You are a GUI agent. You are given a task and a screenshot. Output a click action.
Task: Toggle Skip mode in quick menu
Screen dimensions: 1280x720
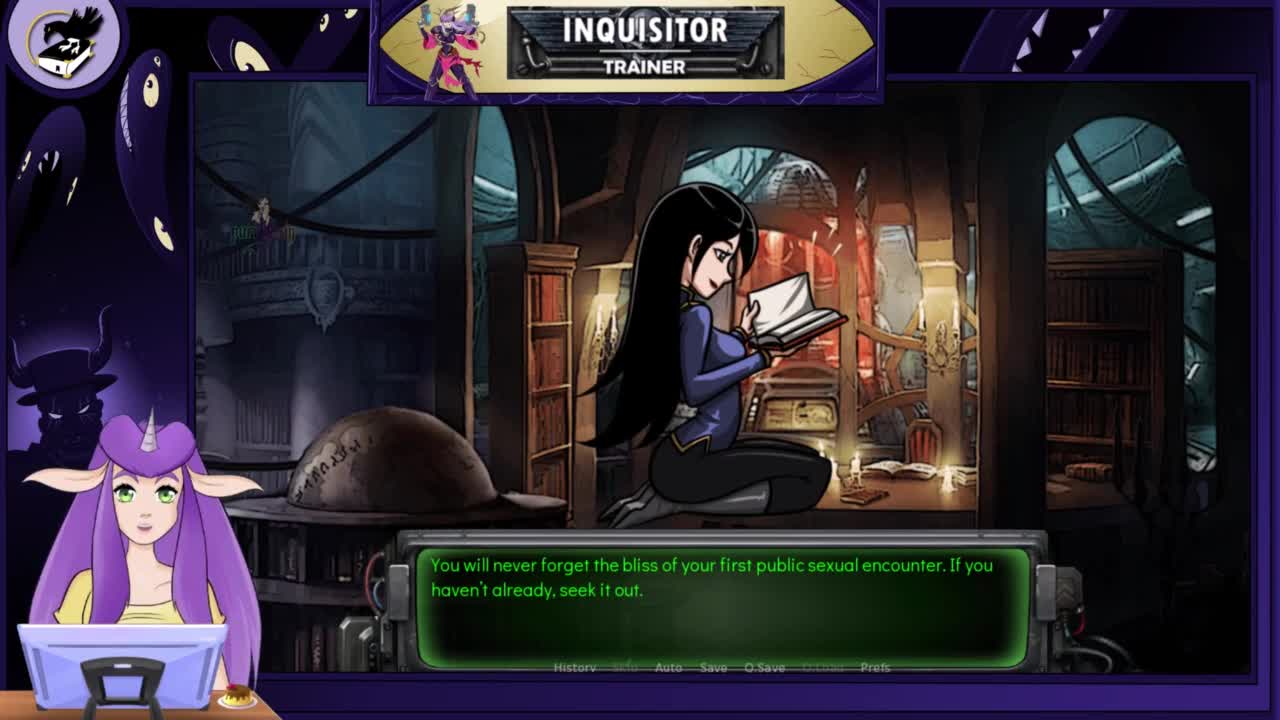625,667
